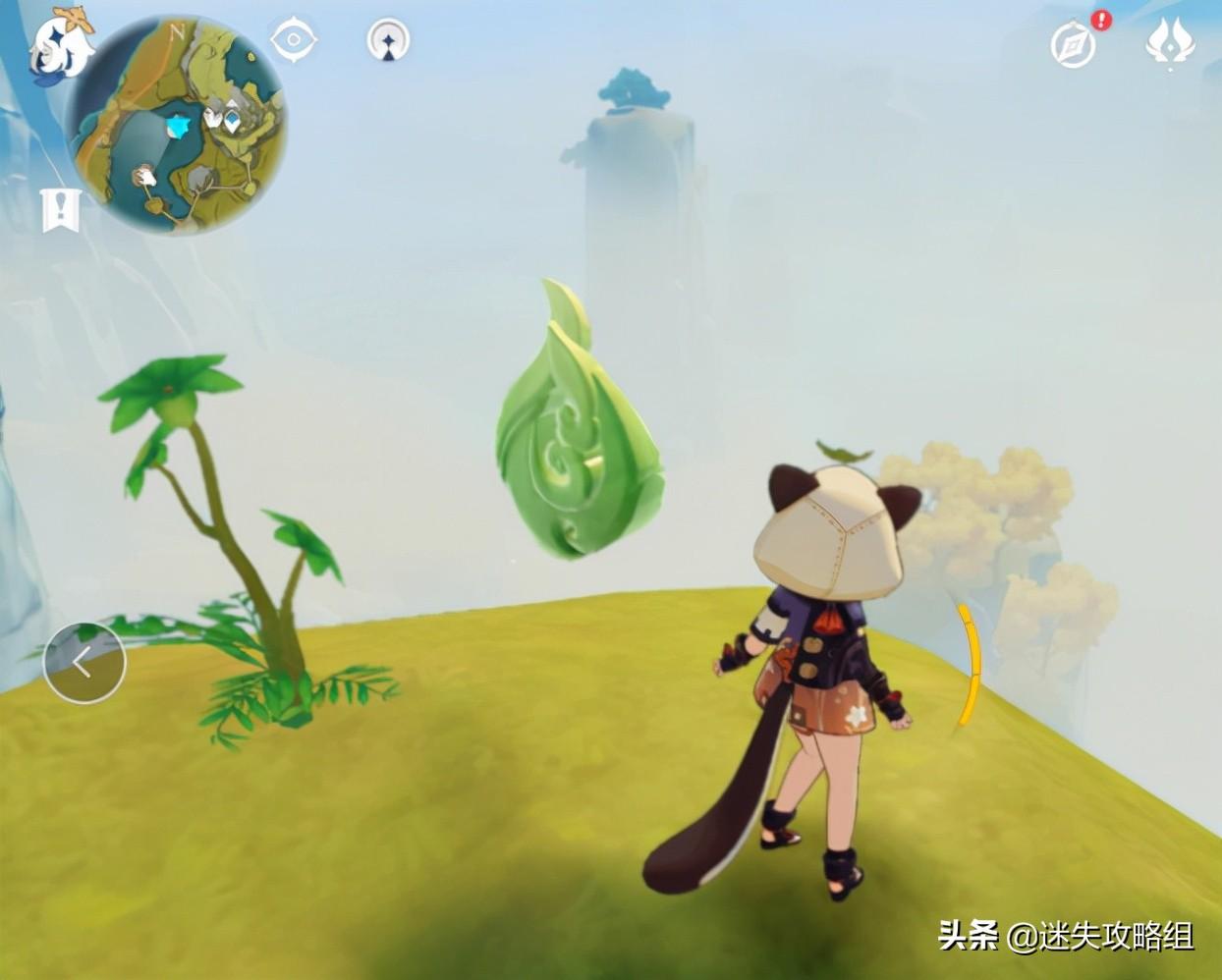Click the circular gauge icon beside the eye
The width and height of the screenshot is (1222, 980).
pos(388,41)
